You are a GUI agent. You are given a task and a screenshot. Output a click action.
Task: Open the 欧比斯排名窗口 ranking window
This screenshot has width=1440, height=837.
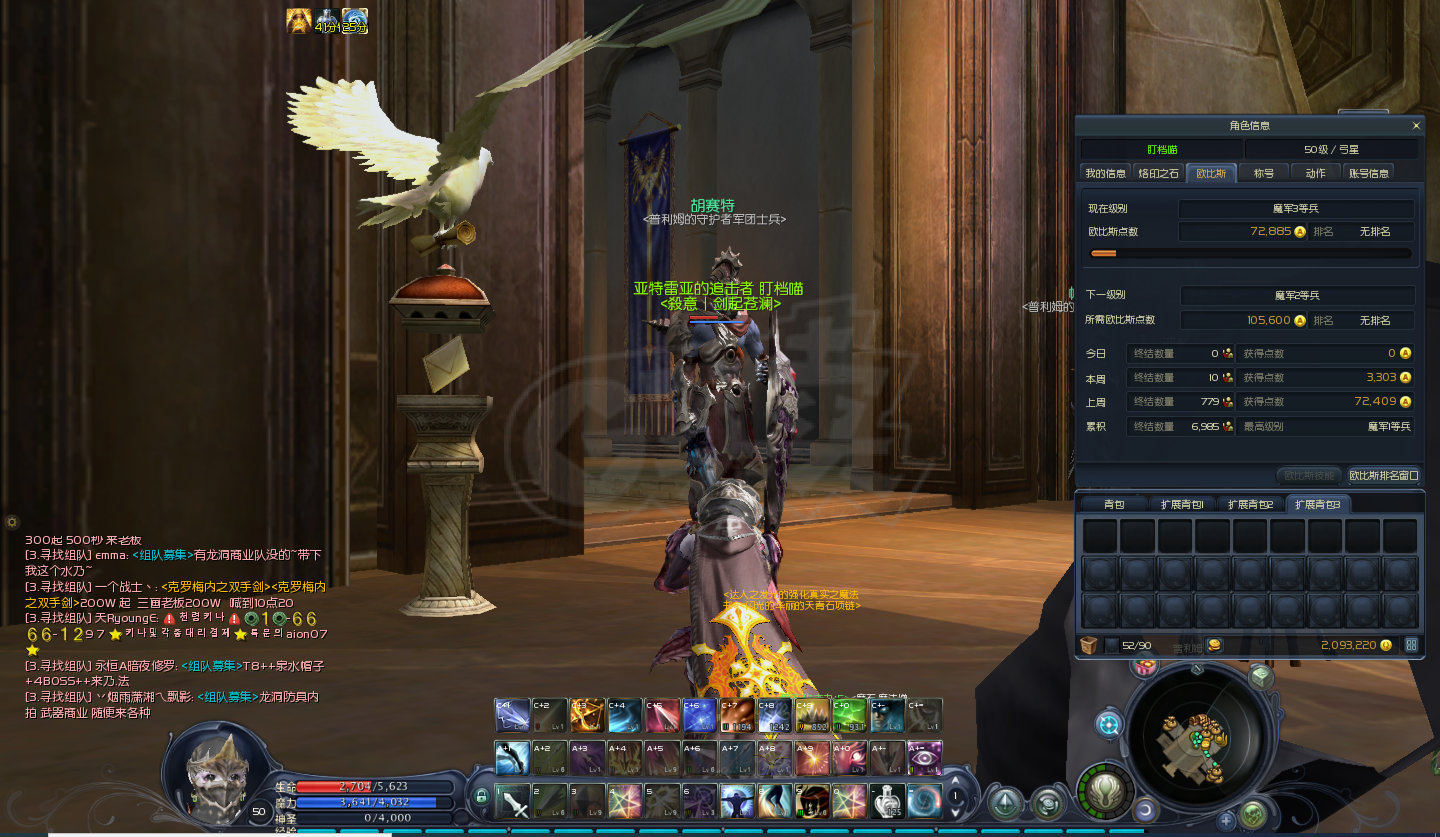pos(1383,475)
